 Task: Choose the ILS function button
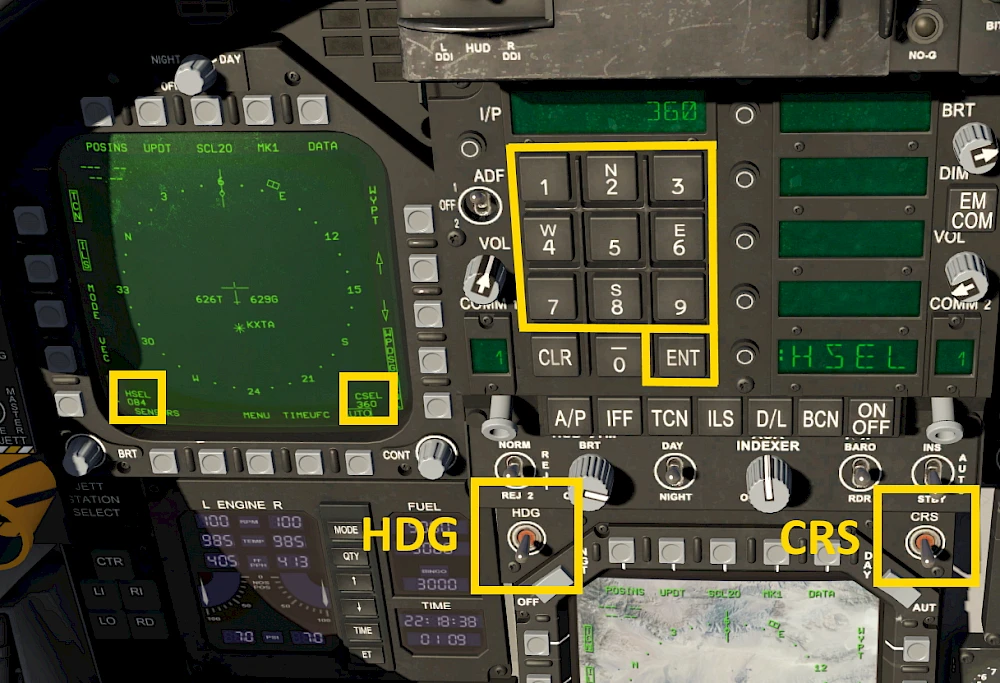[x=720, y=420]
